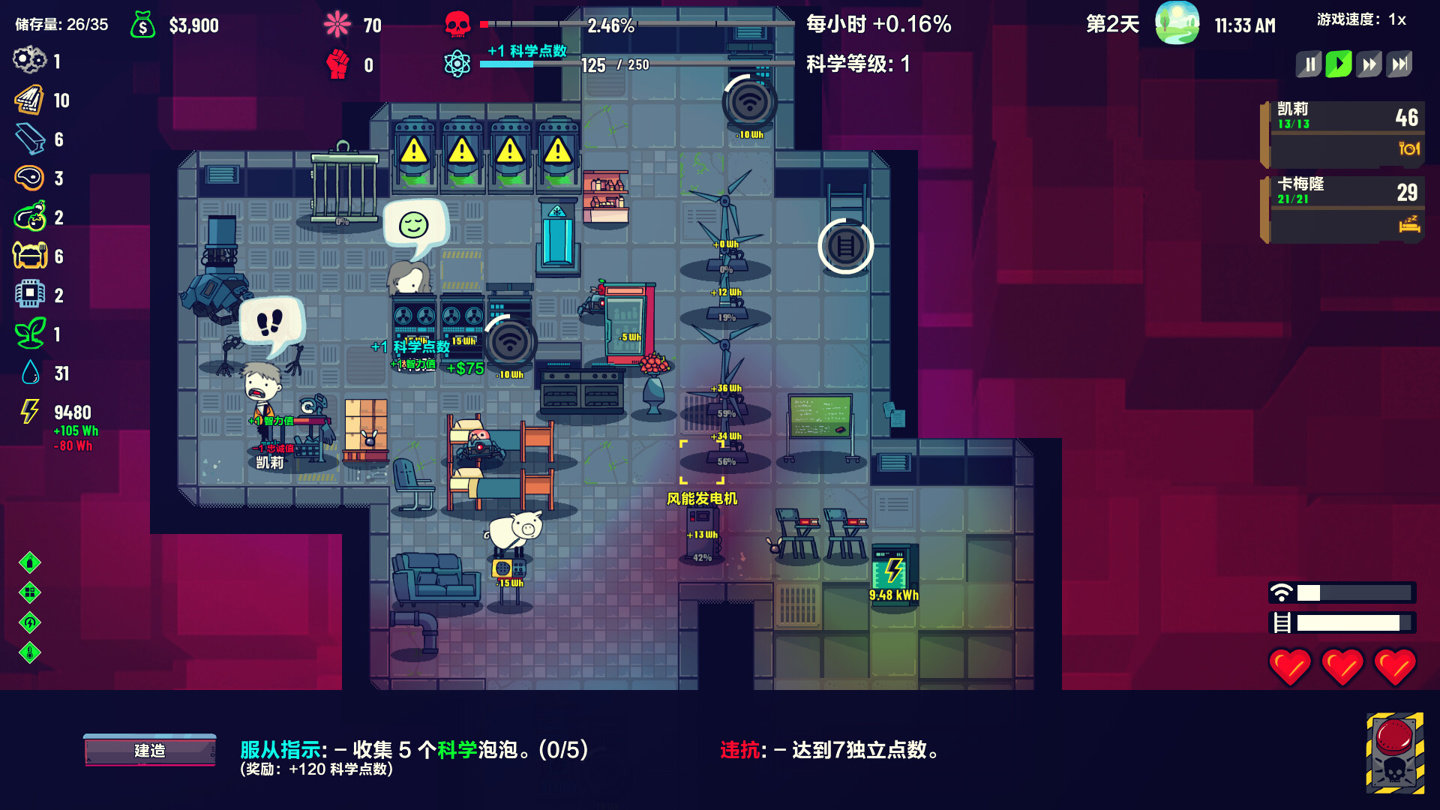Click the money bag cash icon

point(143,25)
